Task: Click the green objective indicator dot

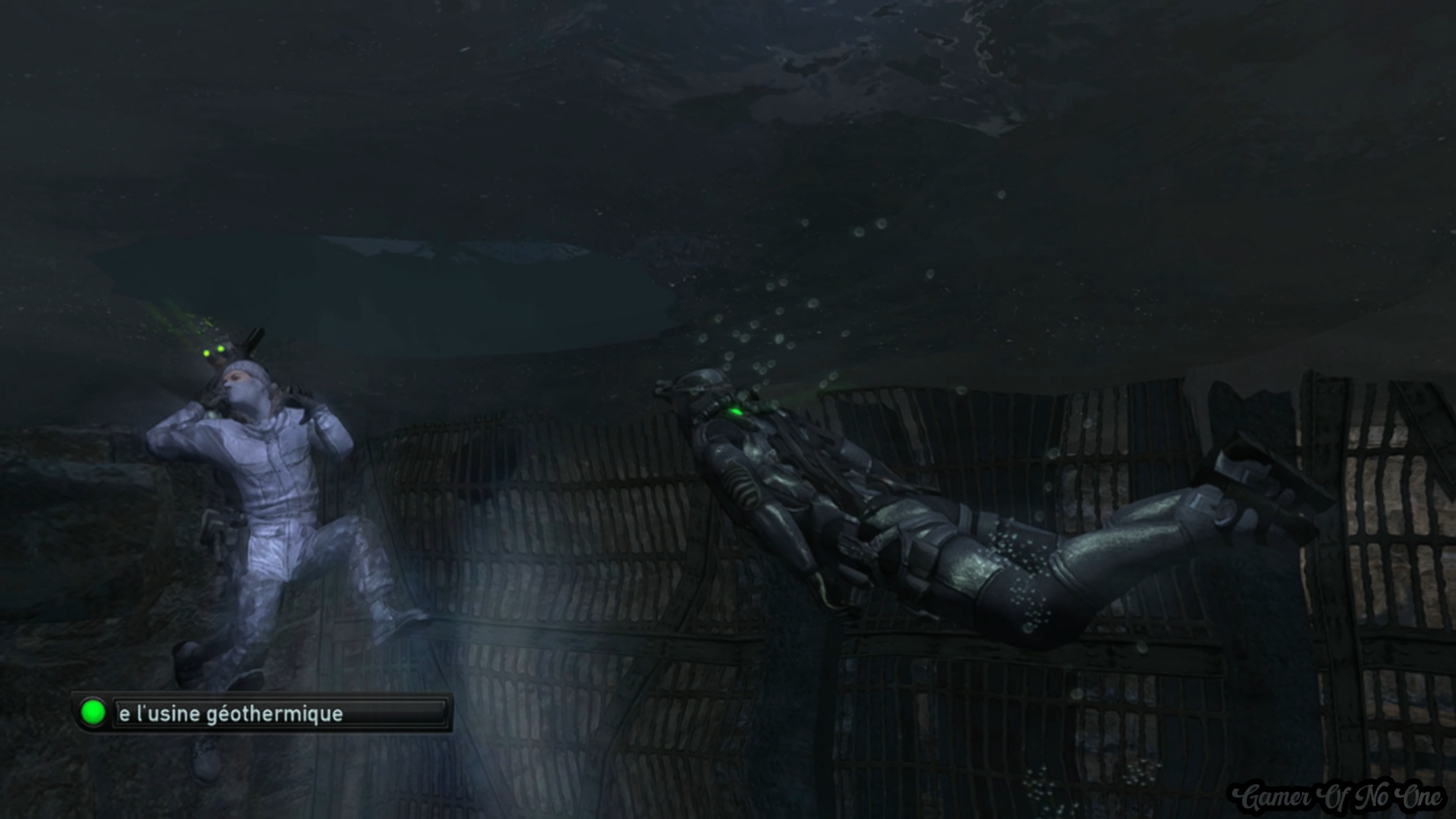Action: 93,712
